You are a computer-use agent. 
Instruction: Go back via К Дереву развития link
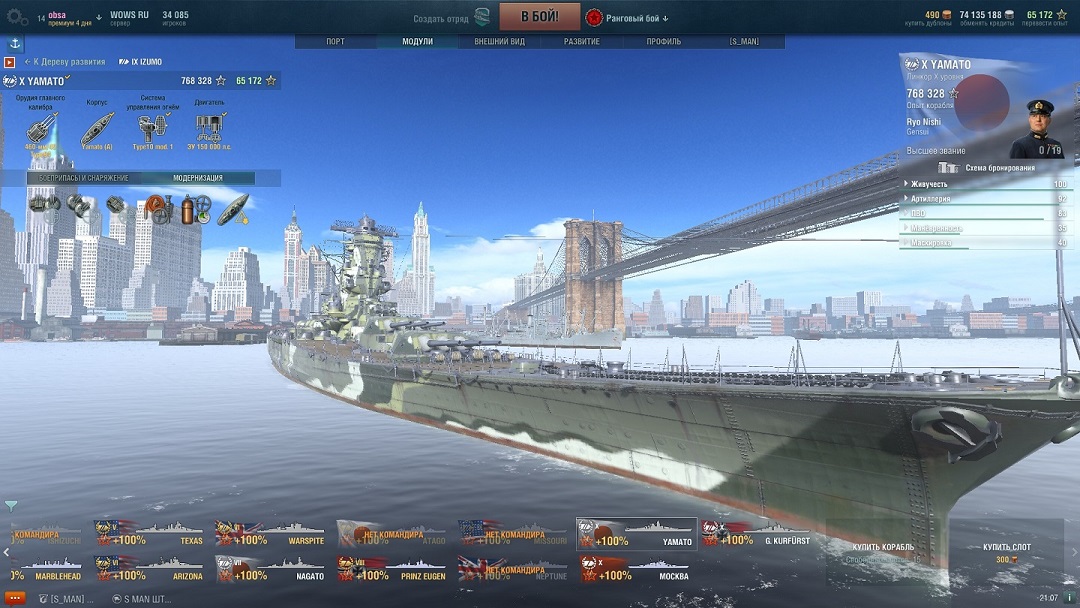[68, 62]
